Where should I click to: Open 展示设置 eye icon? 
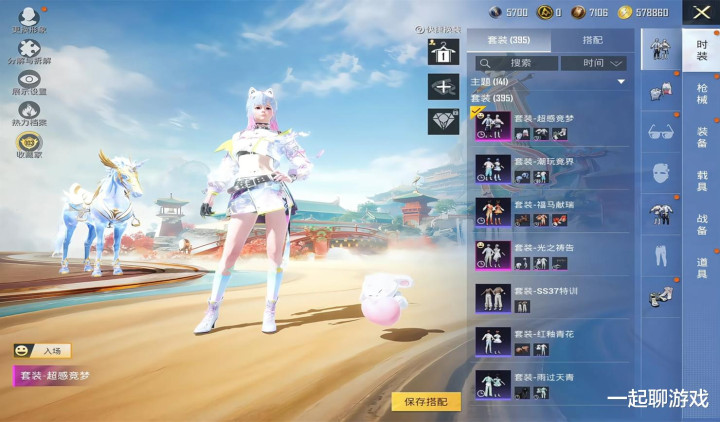[x=30, y=83]
